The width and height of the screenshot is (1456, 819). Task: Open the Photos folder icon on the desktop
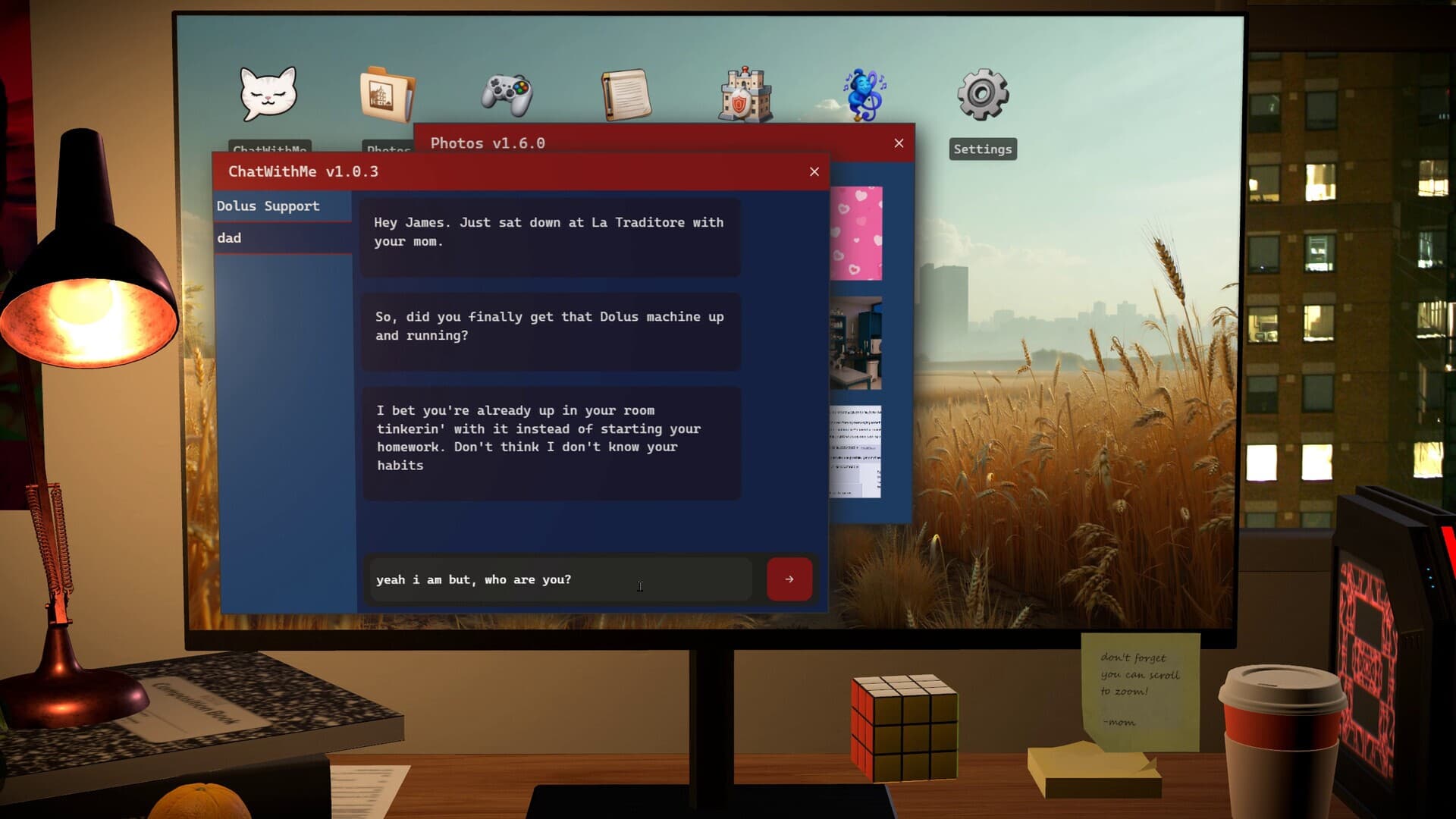coord(388,93)
